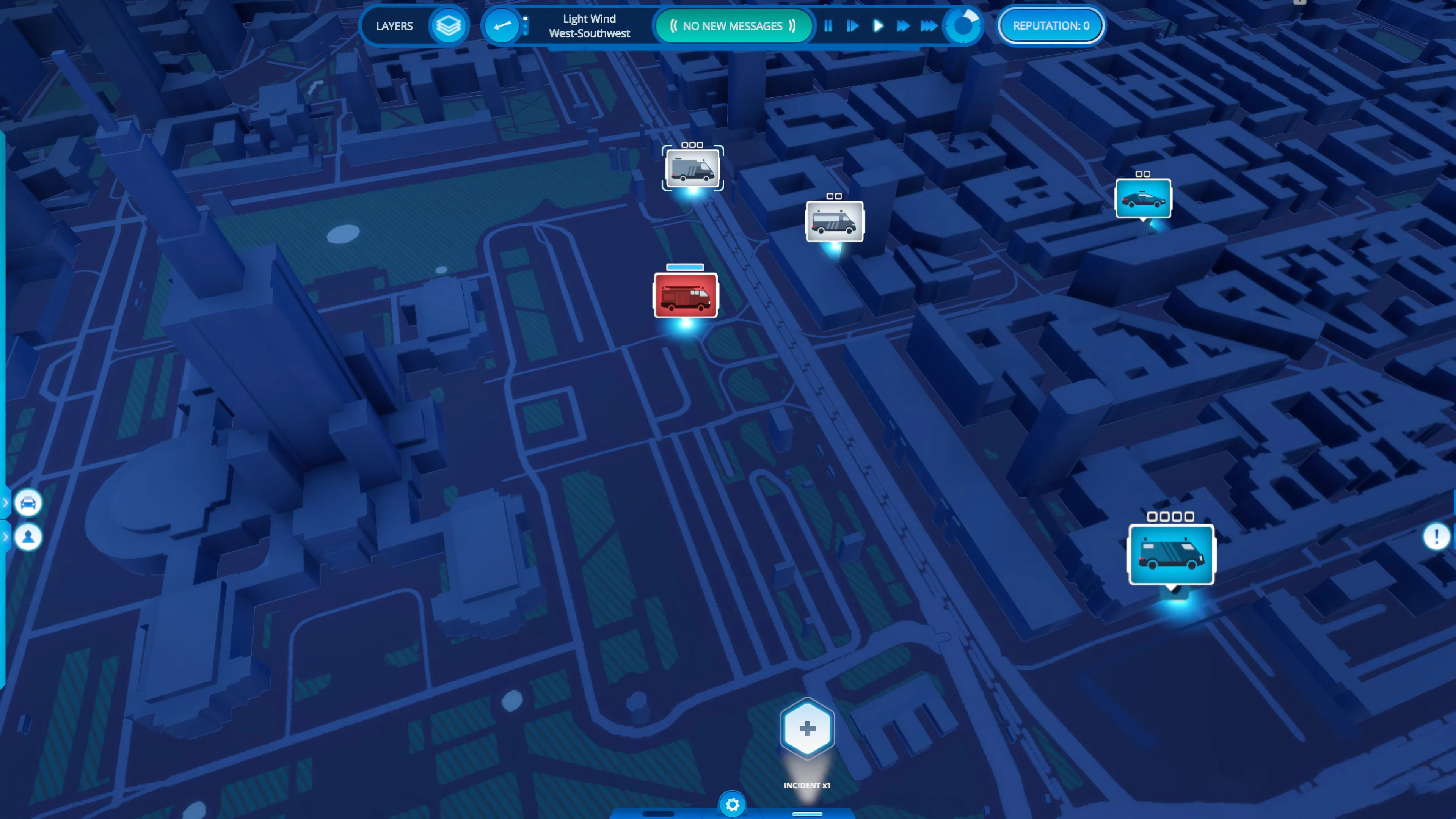The height and width of the screenshot is (819, 1456).
Task: Click the INCIDENT x1 map marker
Action: coord(806,728)
